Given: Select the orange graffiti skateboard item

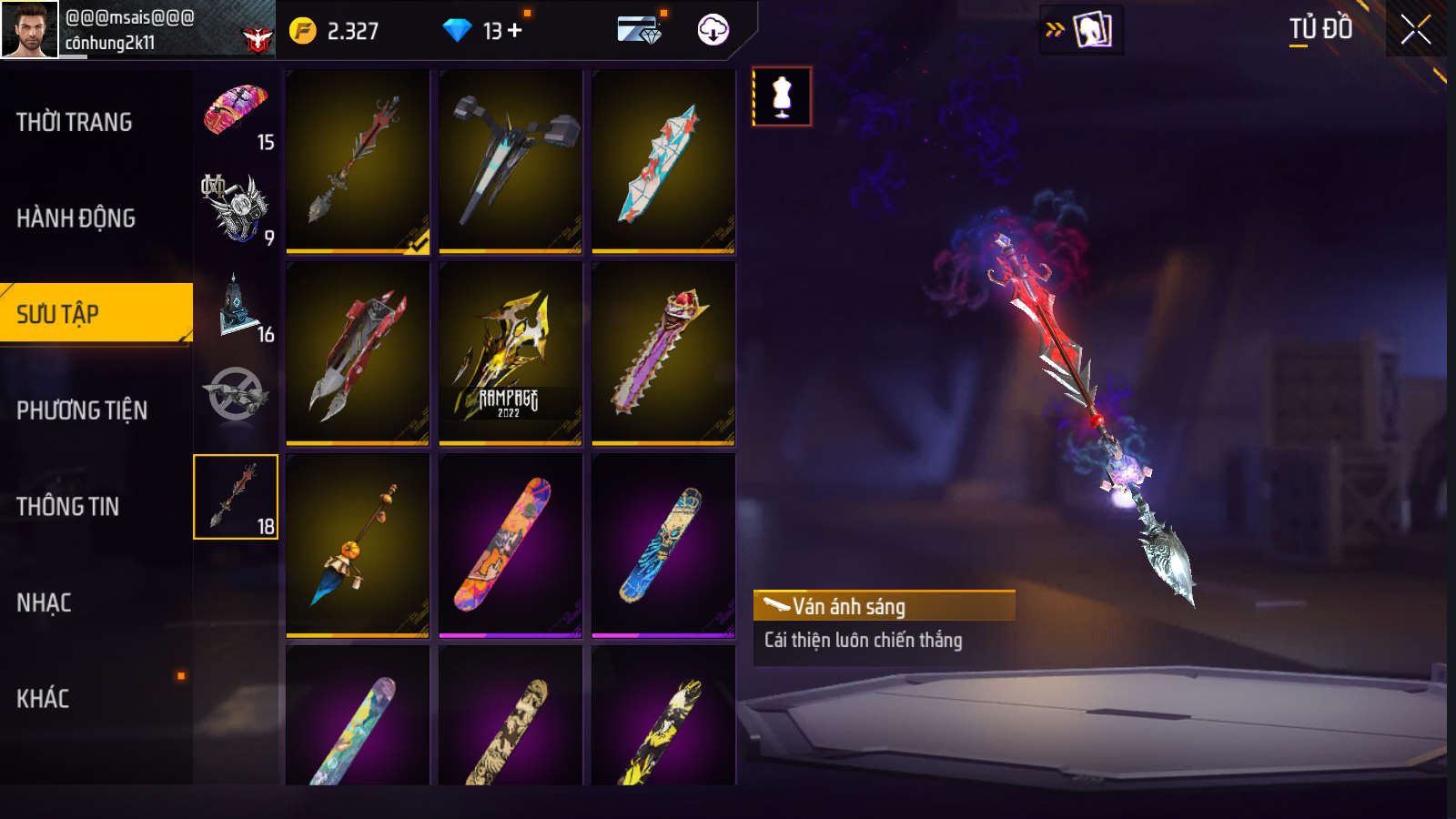Looking at the screenshot, I should click(x=511, y=545).
